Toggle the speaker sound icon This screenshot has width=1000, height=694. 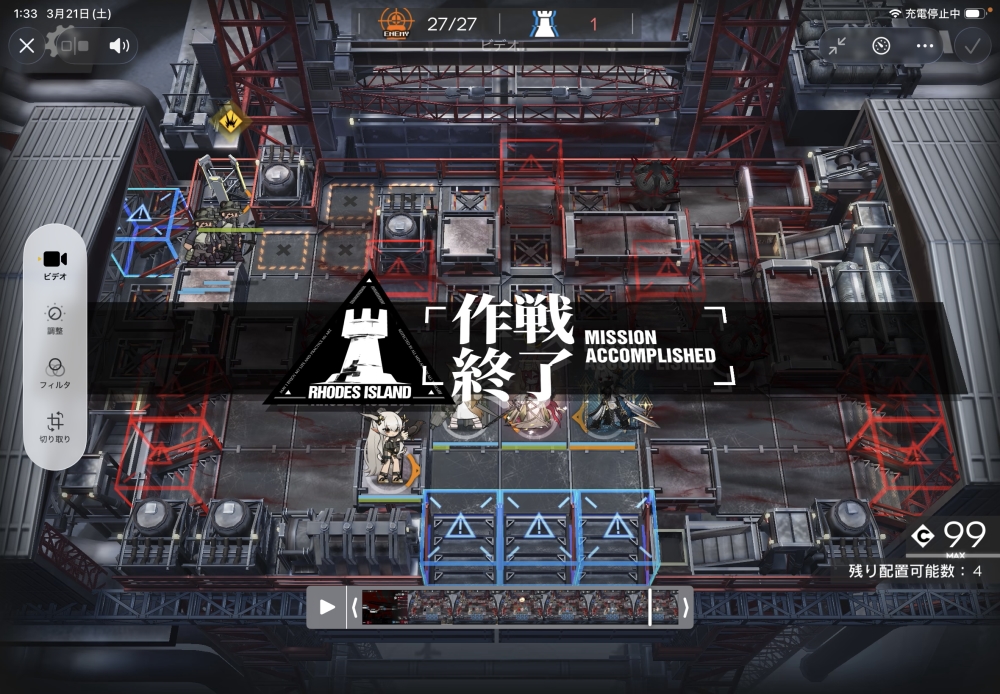tap(120, 45)
